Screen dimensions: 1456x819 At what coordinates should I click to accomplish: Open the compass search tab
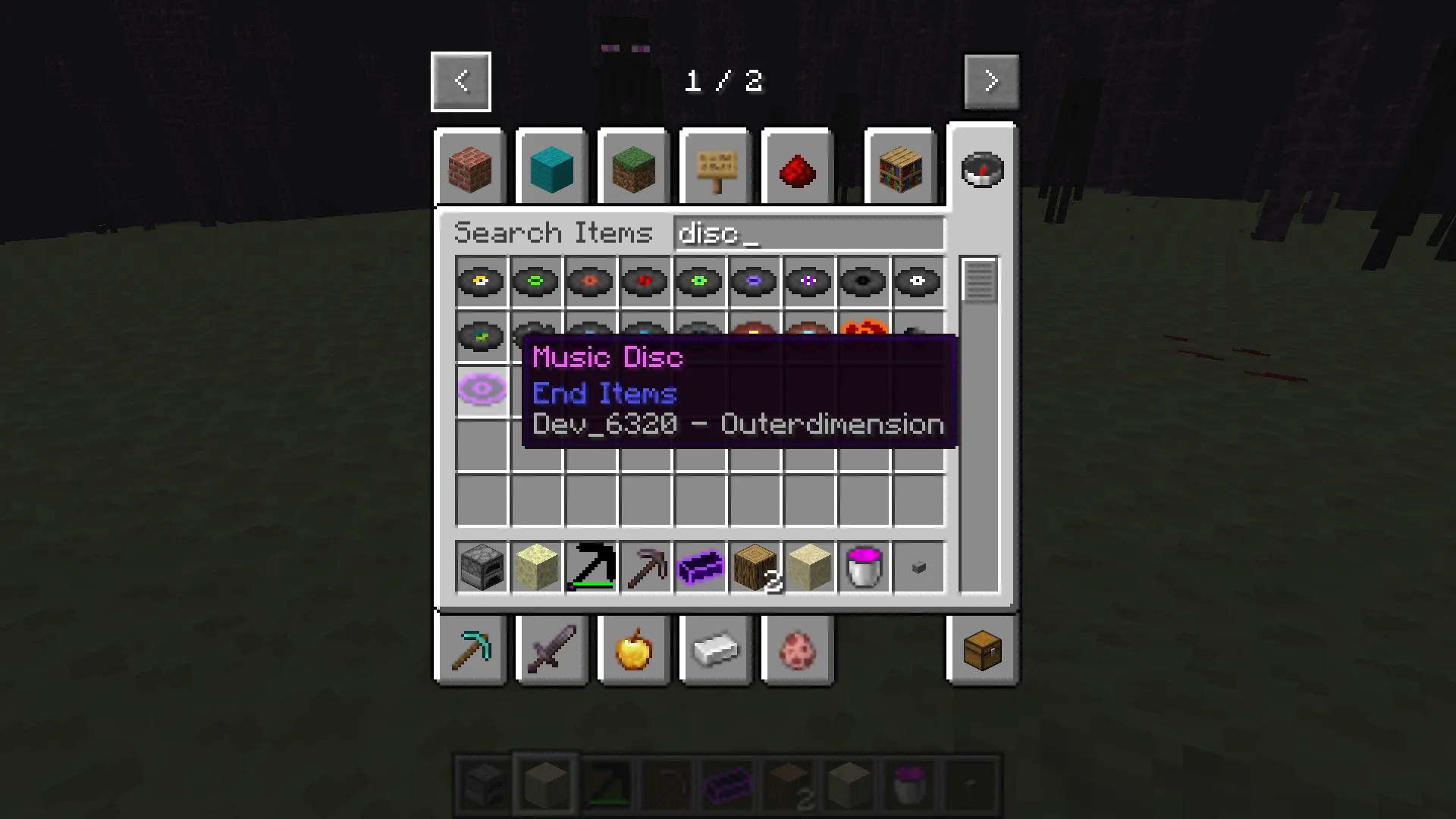pyautogui.click(x=982, y=169)
